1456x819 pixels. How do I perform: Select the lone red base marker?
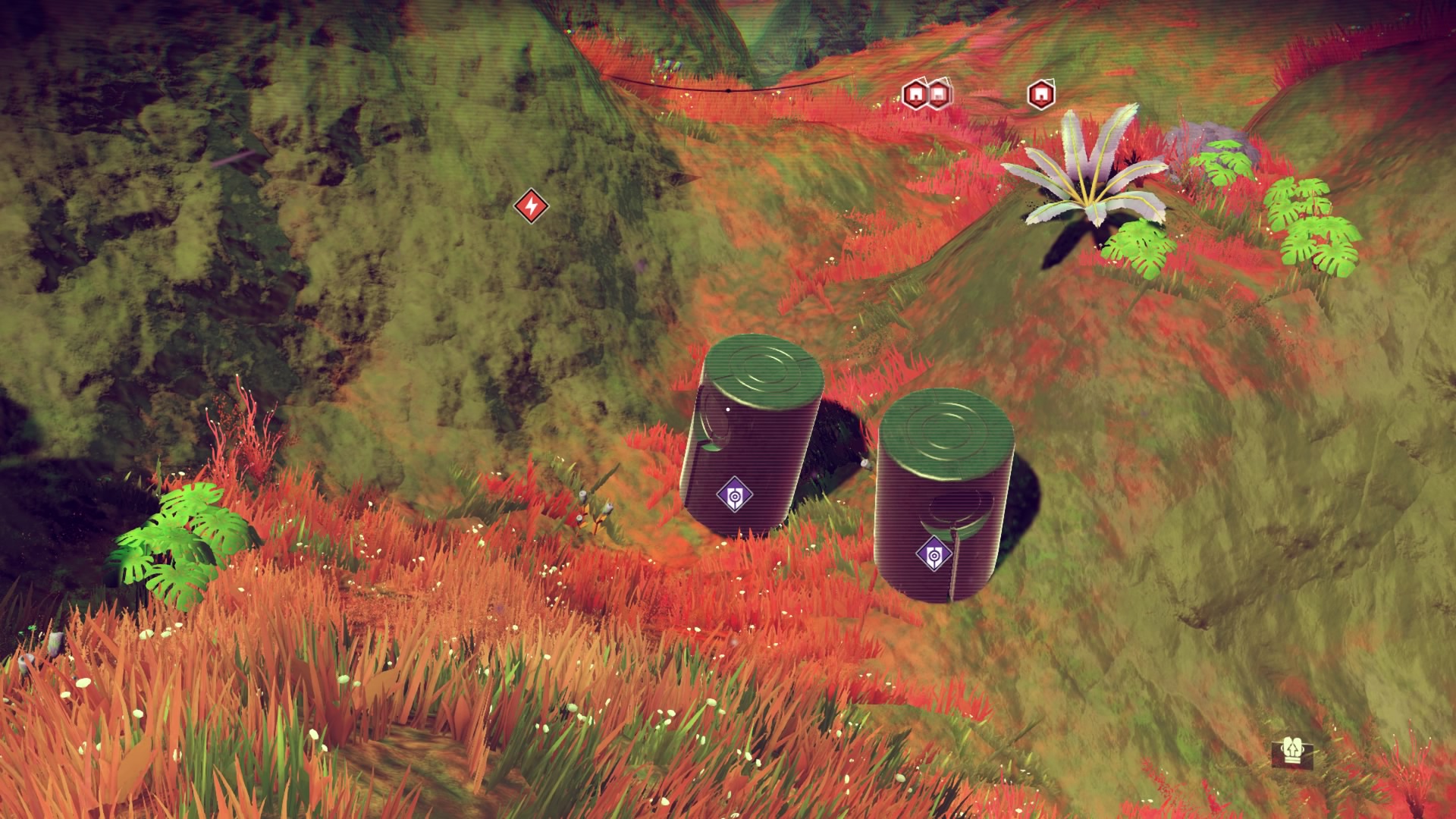1041,95
